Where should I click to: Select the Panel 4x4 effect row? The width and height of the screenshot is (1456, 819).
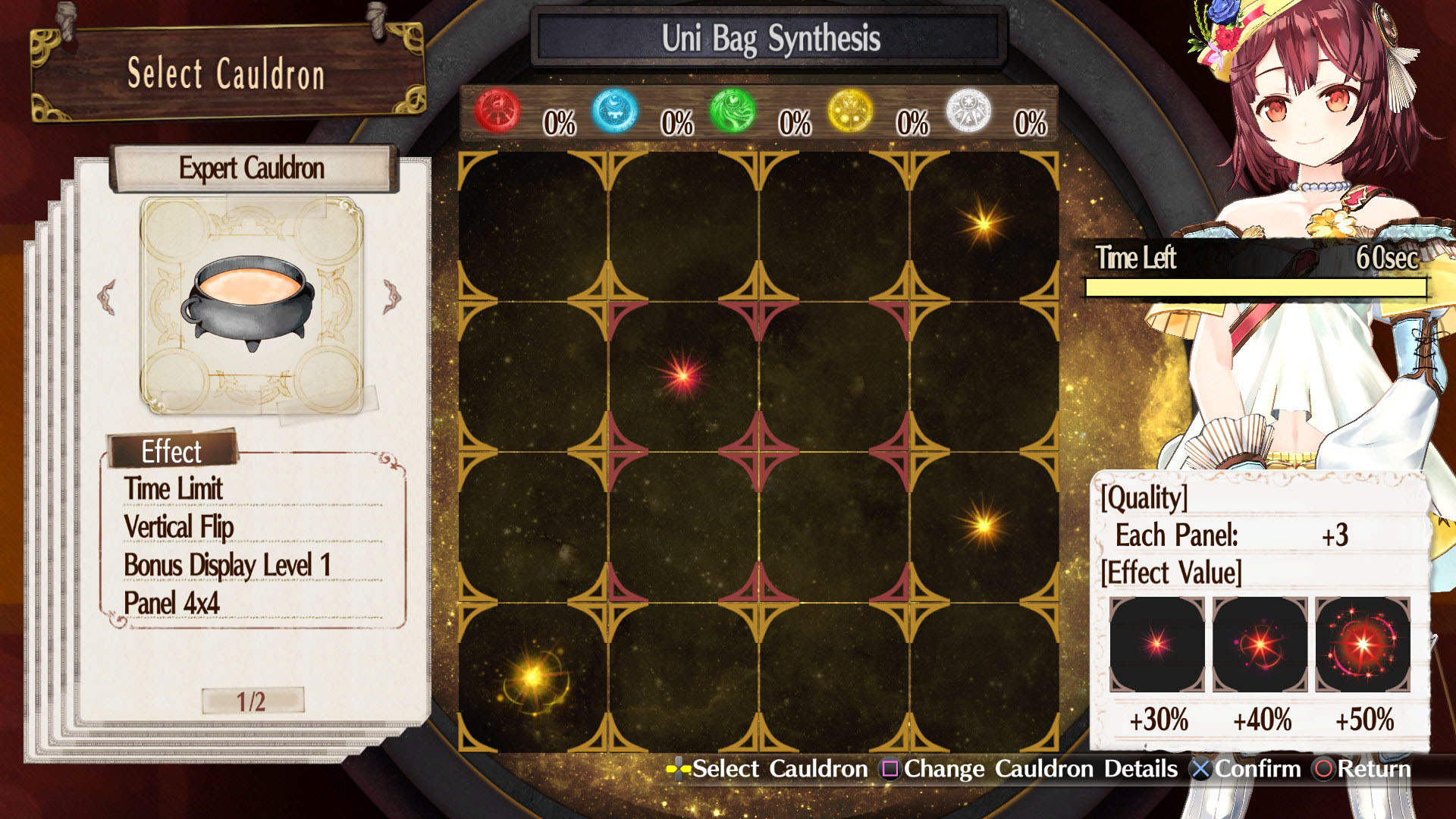point(172,604)
